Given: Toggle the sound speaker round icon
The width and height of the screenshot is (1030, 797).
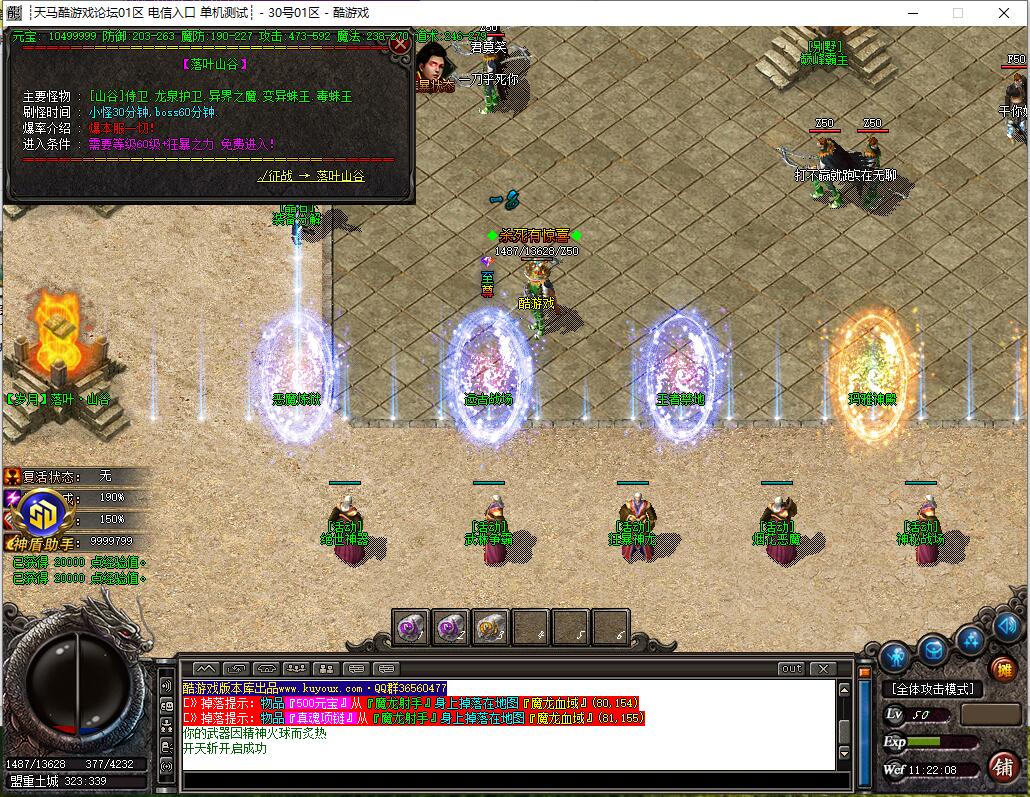Looking at the screenshot, I should (x=1004, y=627).
